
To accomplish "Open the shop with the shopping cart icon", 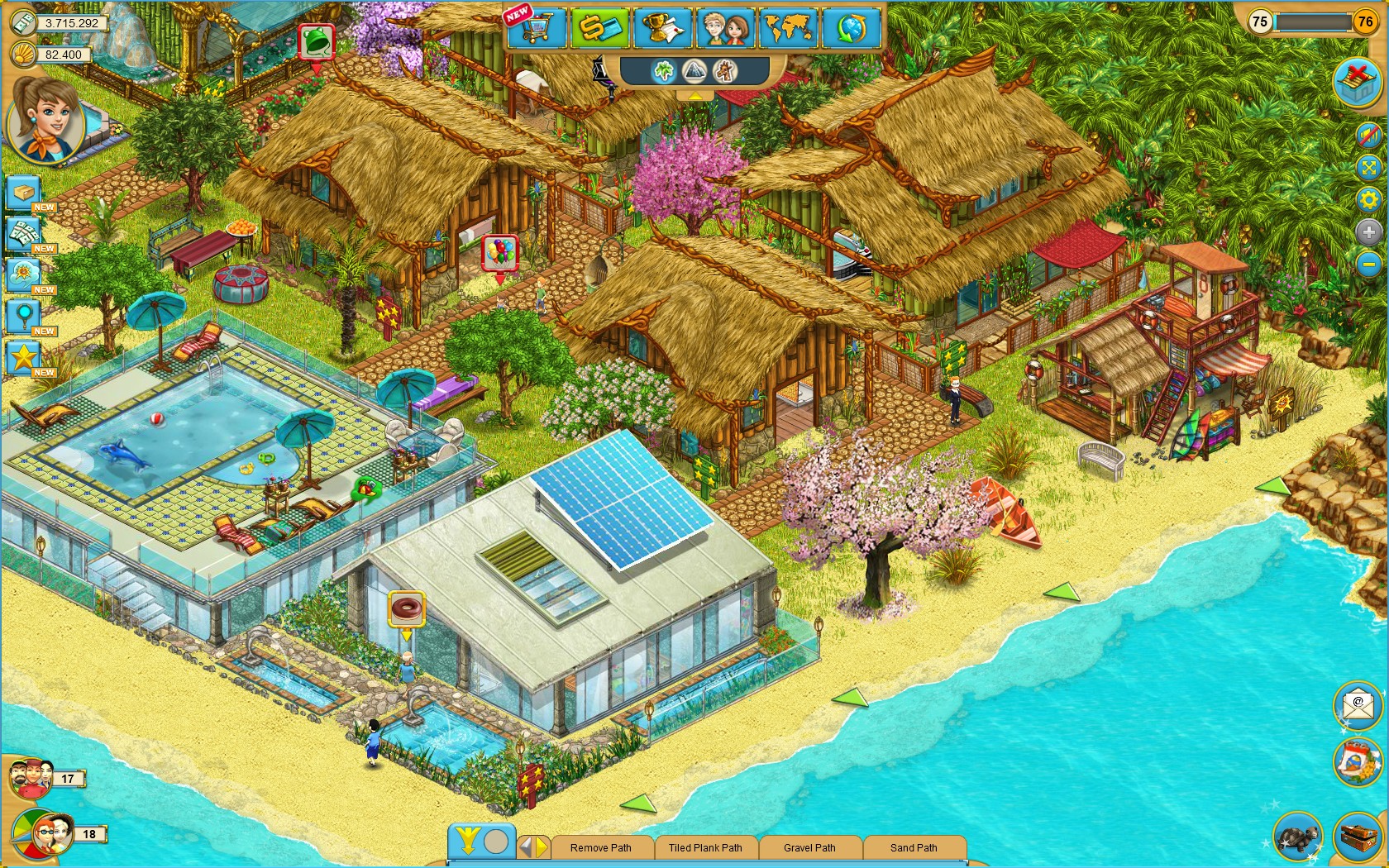I will click(x=536, y=27).
